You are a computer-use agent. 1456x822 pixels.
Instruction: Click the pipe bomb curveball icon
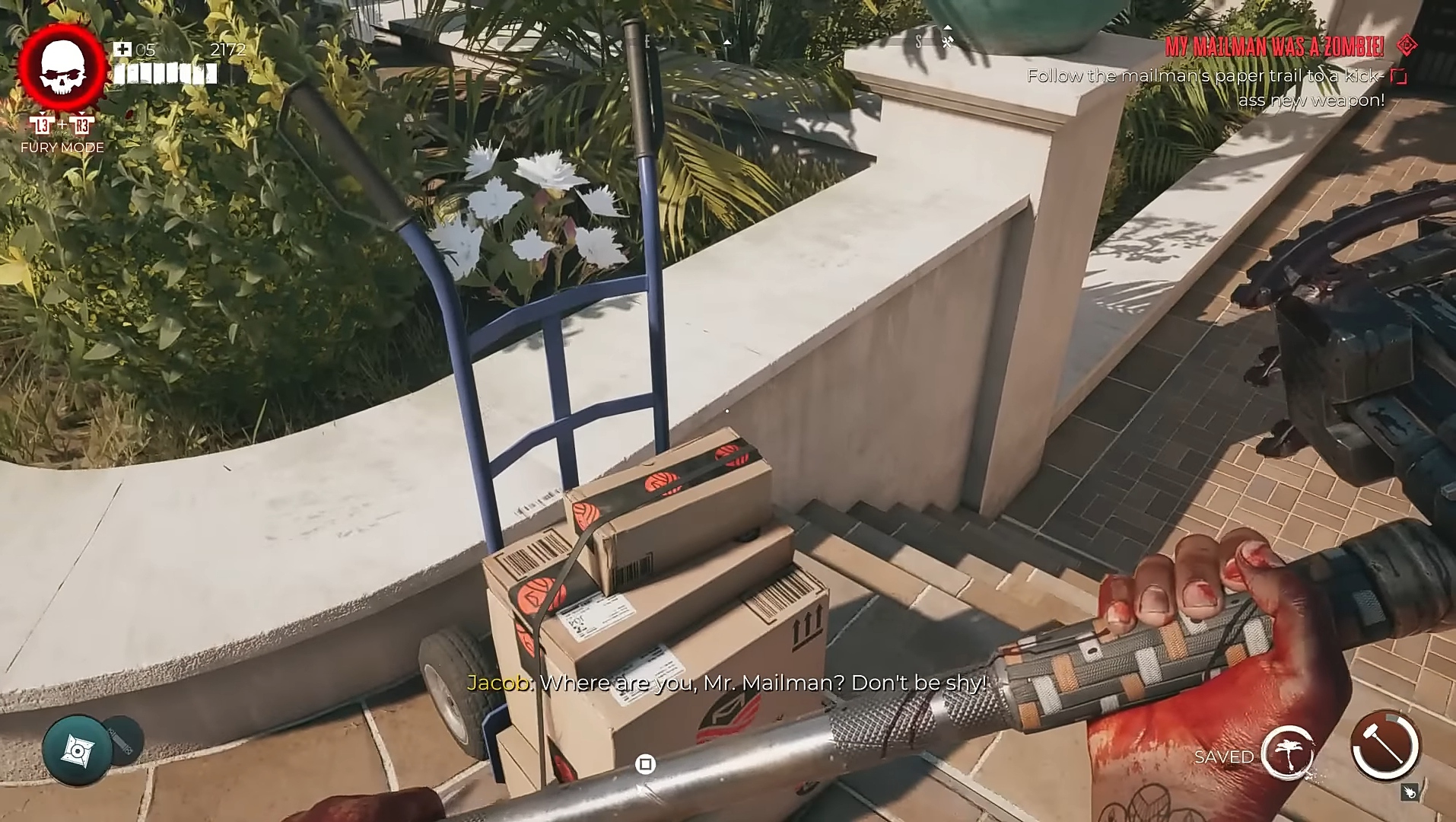coord(119,739)
